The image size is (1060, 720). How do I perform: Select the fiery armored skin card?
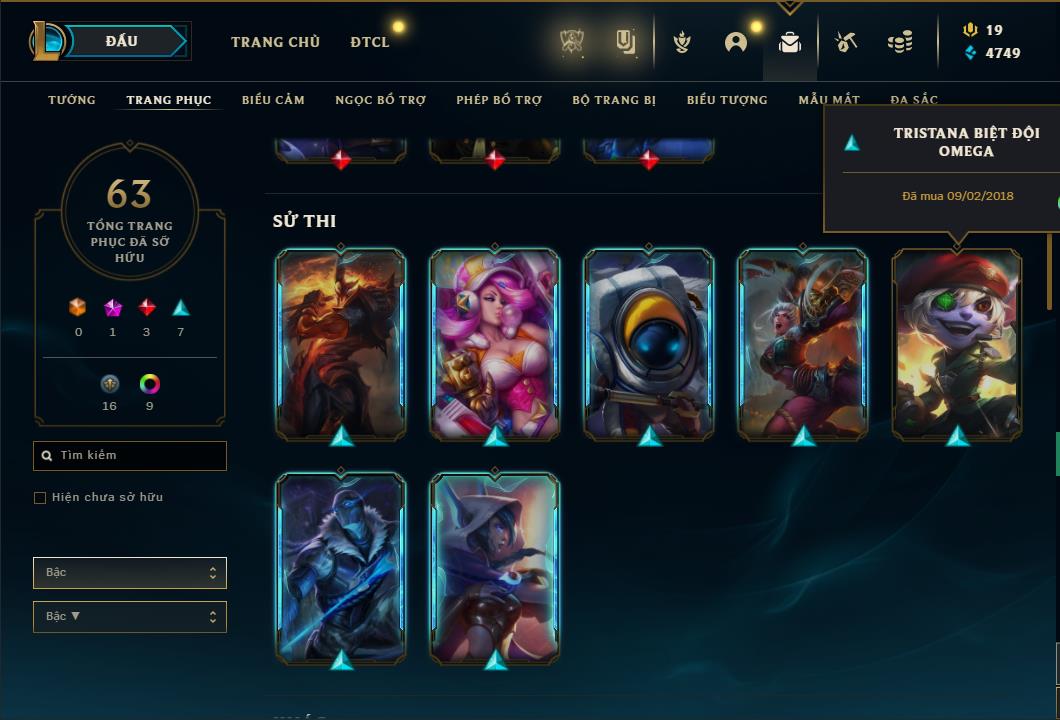341,343
